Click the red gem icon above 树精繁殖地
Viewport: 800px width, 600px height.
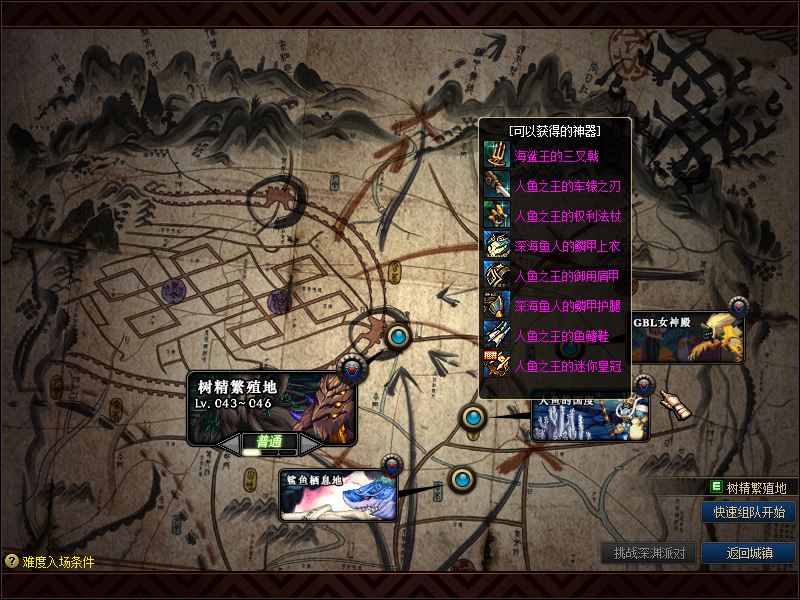tap(352, 370)
